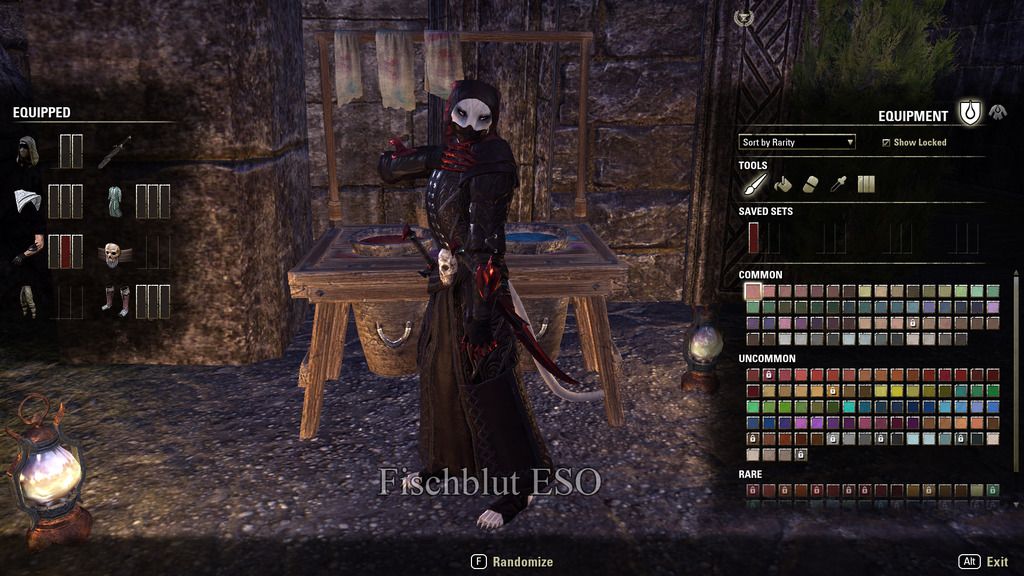The height and width of the screenshot is (576, 1024).
Task: Click the Randomize button
Action: click(x=512, y=562)
